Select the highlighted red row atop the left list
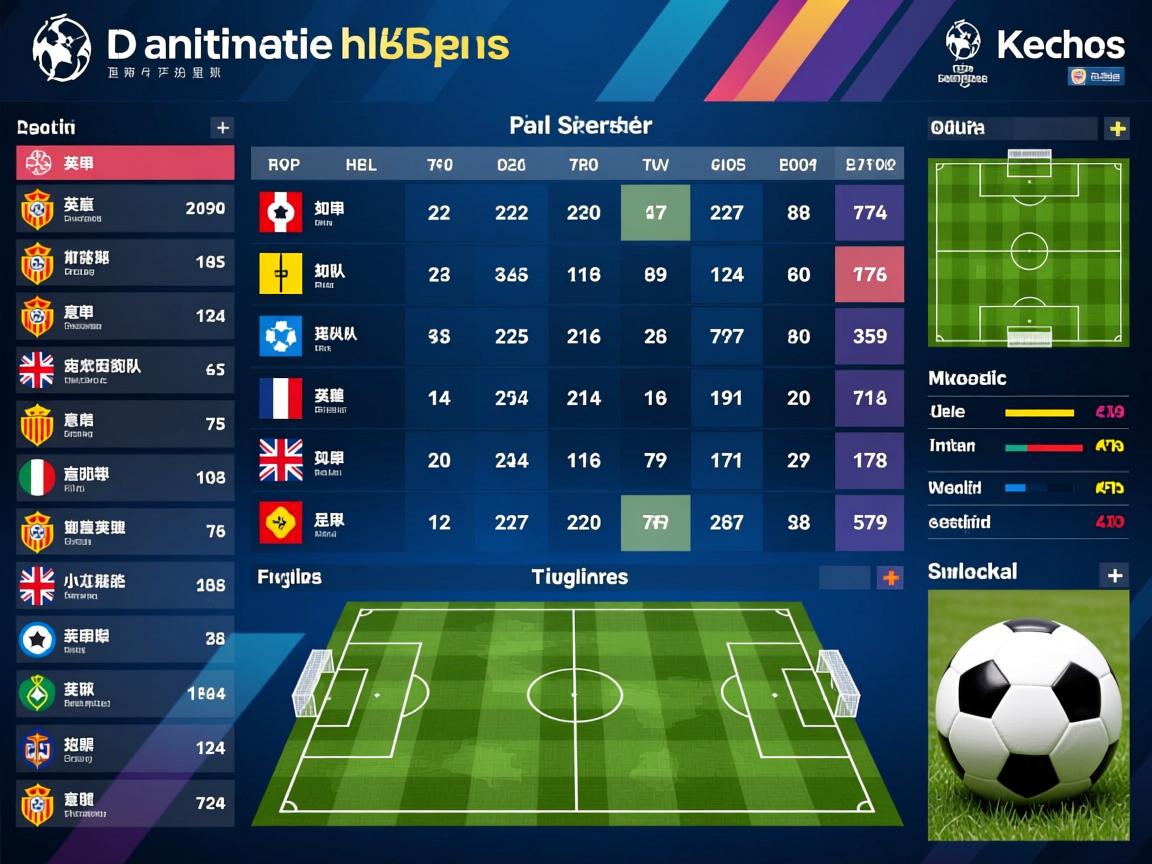 tap(125, 163)
